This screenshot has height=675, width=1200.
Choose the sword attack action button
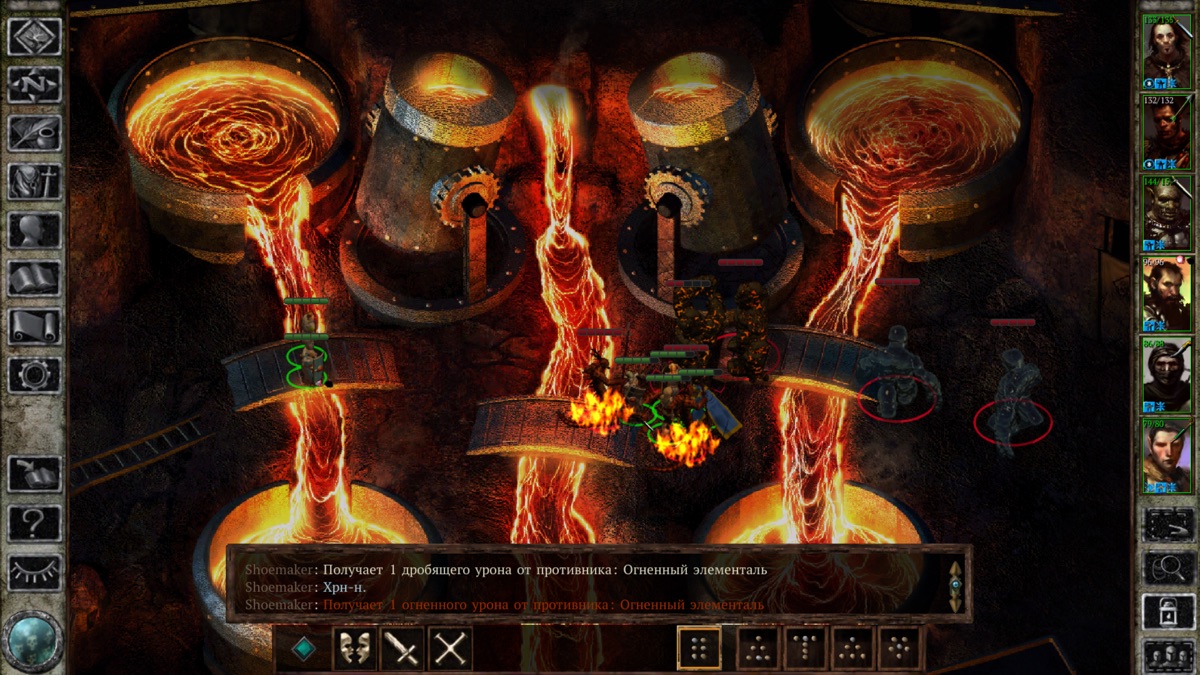tap(403, 649)
